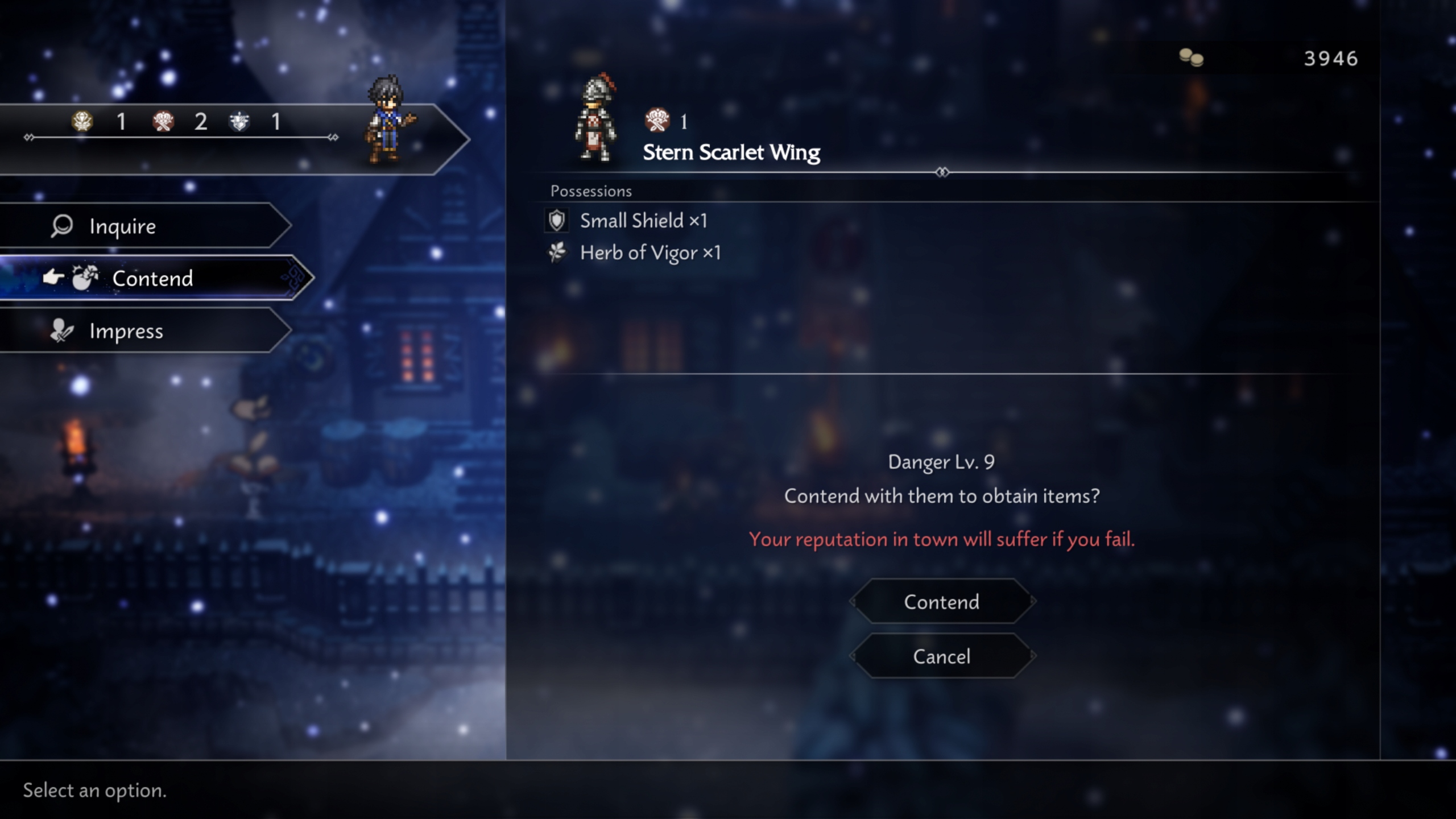The image size is (1456, 819).
Task: Click the red crossed-swords badge showing 2
Action: [162, 122]
